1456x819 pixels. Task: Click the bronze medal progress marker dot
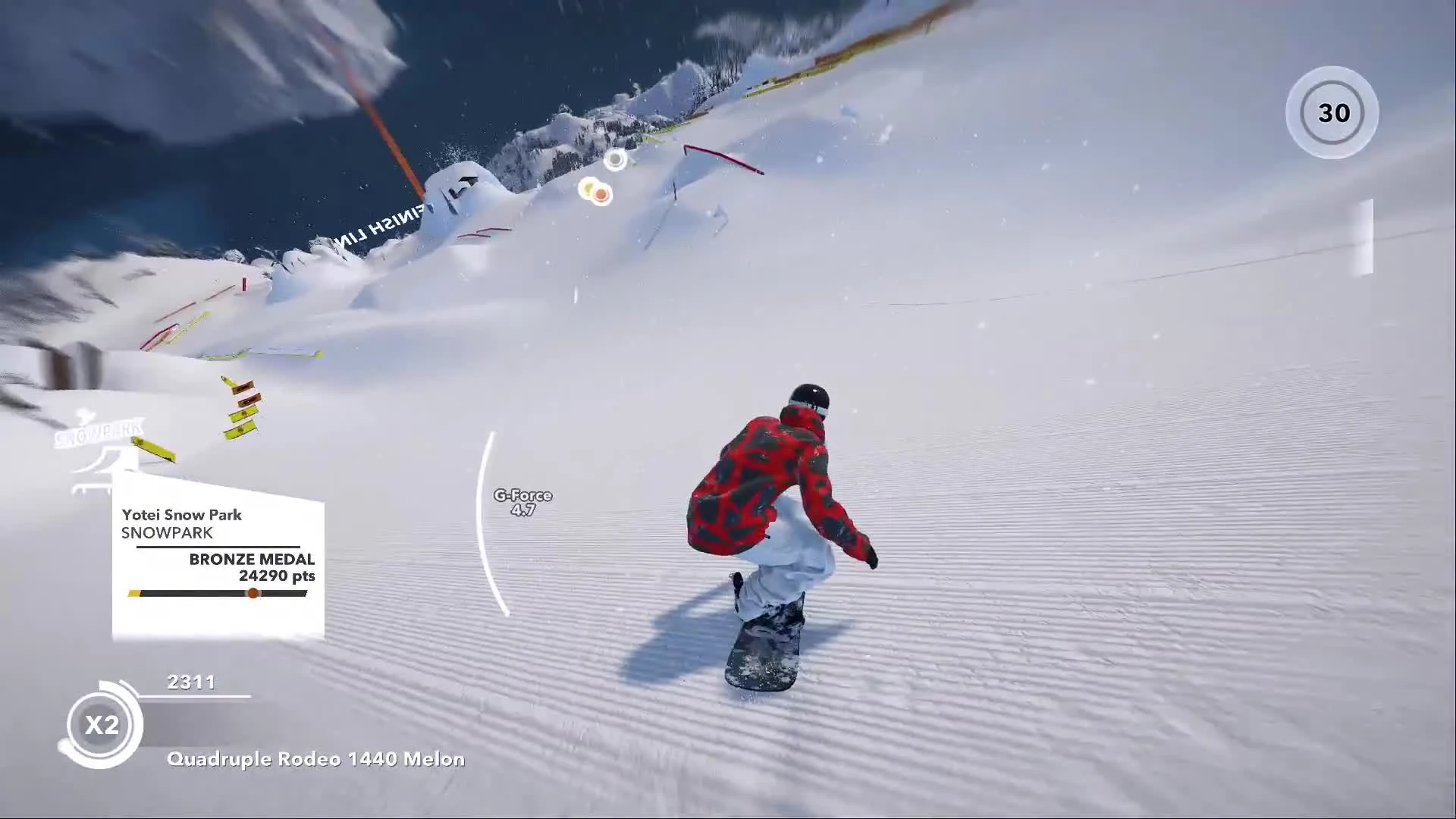pyautogui.click(x=253, y=594)
